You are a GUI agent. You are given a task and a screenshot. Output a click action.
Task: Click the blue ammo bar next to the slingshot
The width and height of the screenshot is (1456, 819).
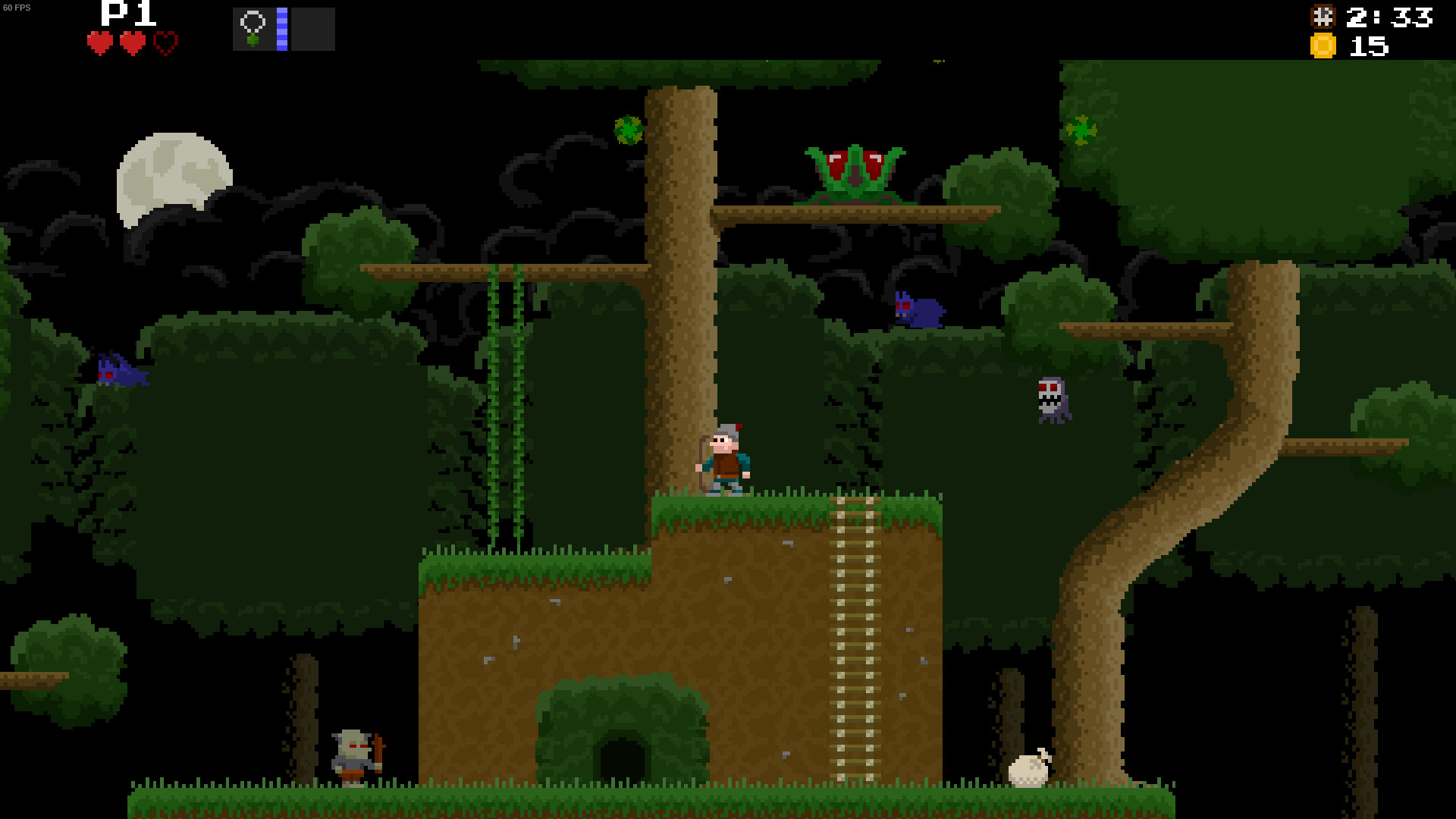click(x=281, y=27)
